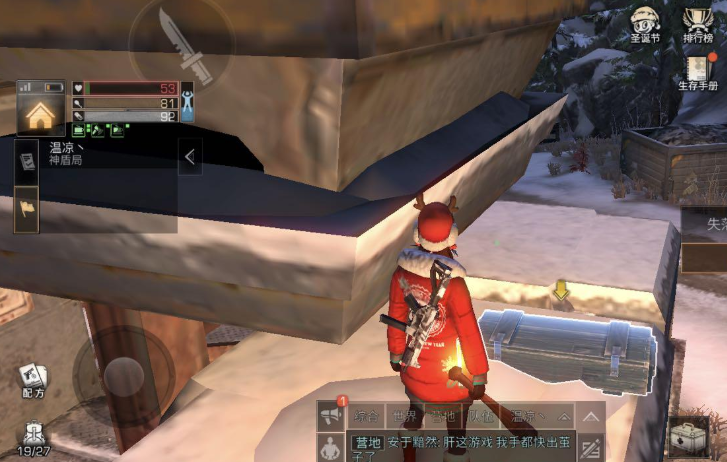Switch chat to the 世界 channel
The image size is (727, 462).
[x=405, y=415]
